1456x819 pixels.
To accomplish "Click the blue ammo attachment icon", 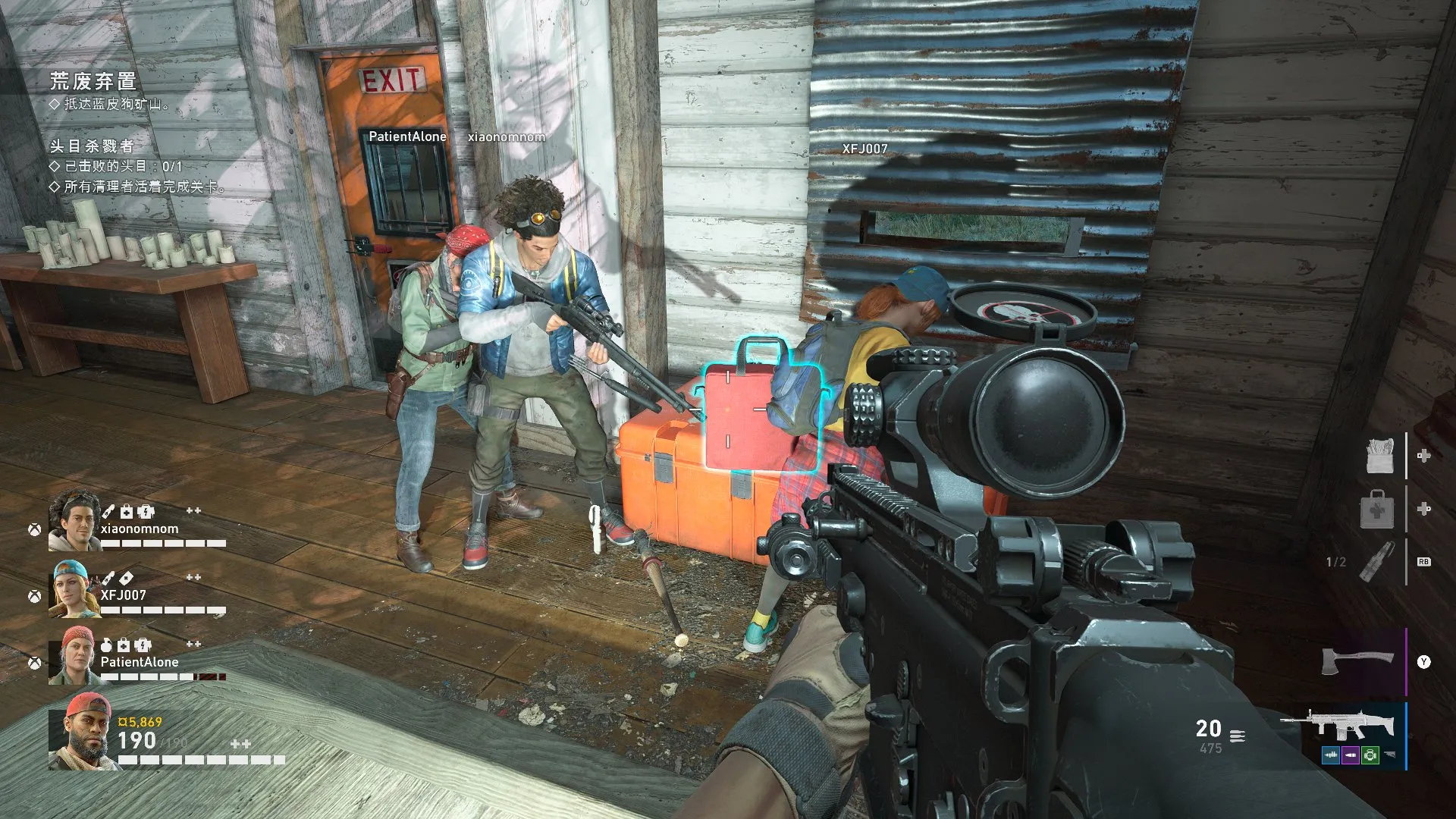I will click(x=1332, y=755).
